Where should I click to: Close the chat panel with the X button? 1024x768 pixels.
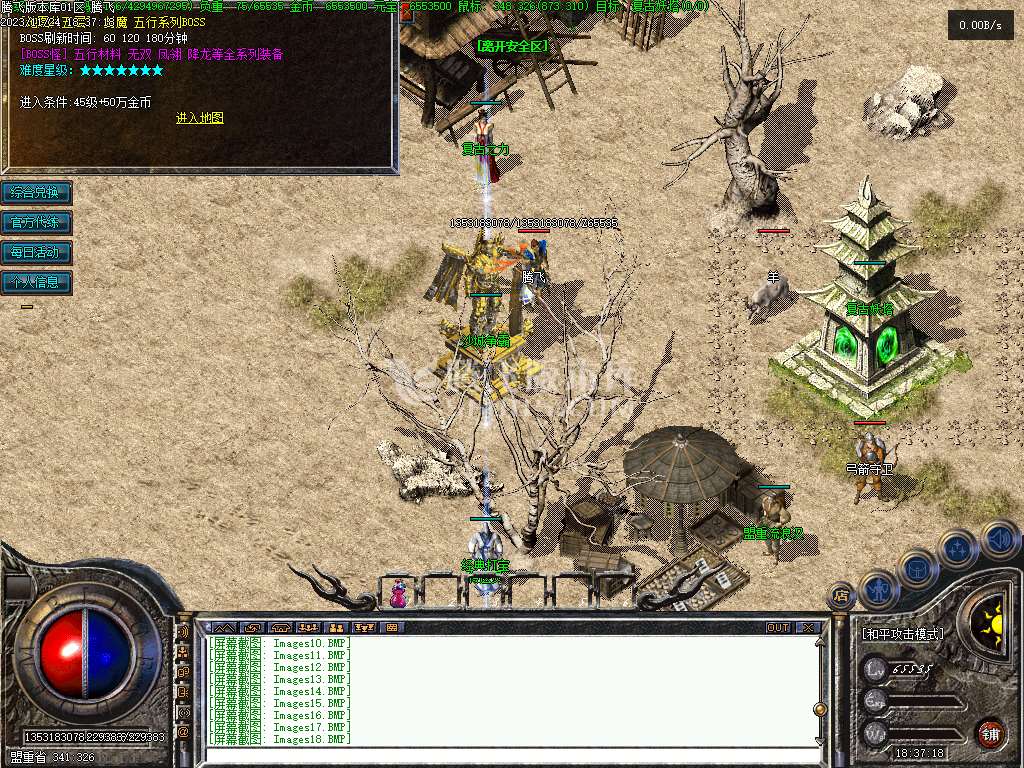(807, 628)
